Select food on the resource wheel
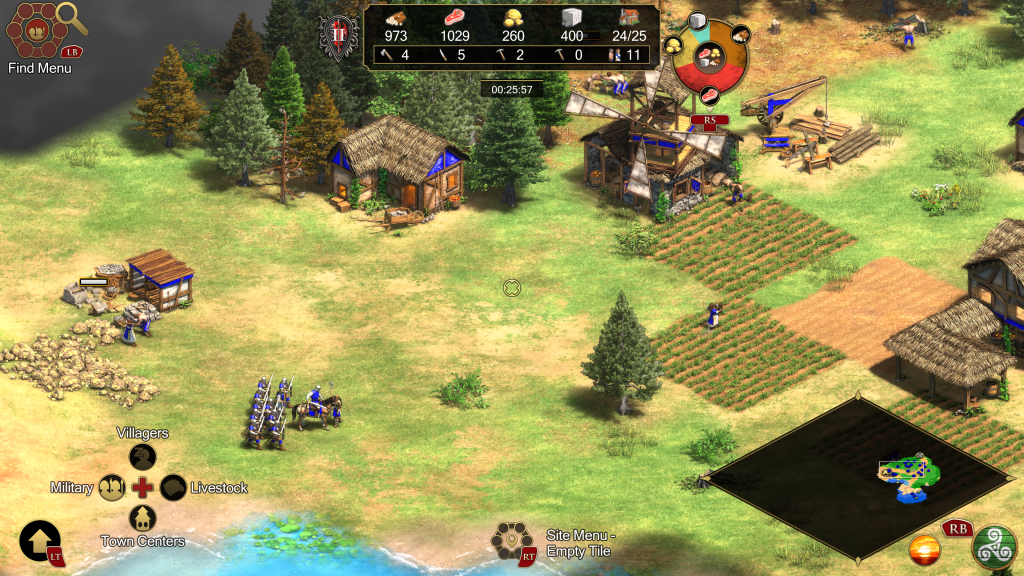The height and width of the screenshot is (576, 1024). [x=709, y=95]
